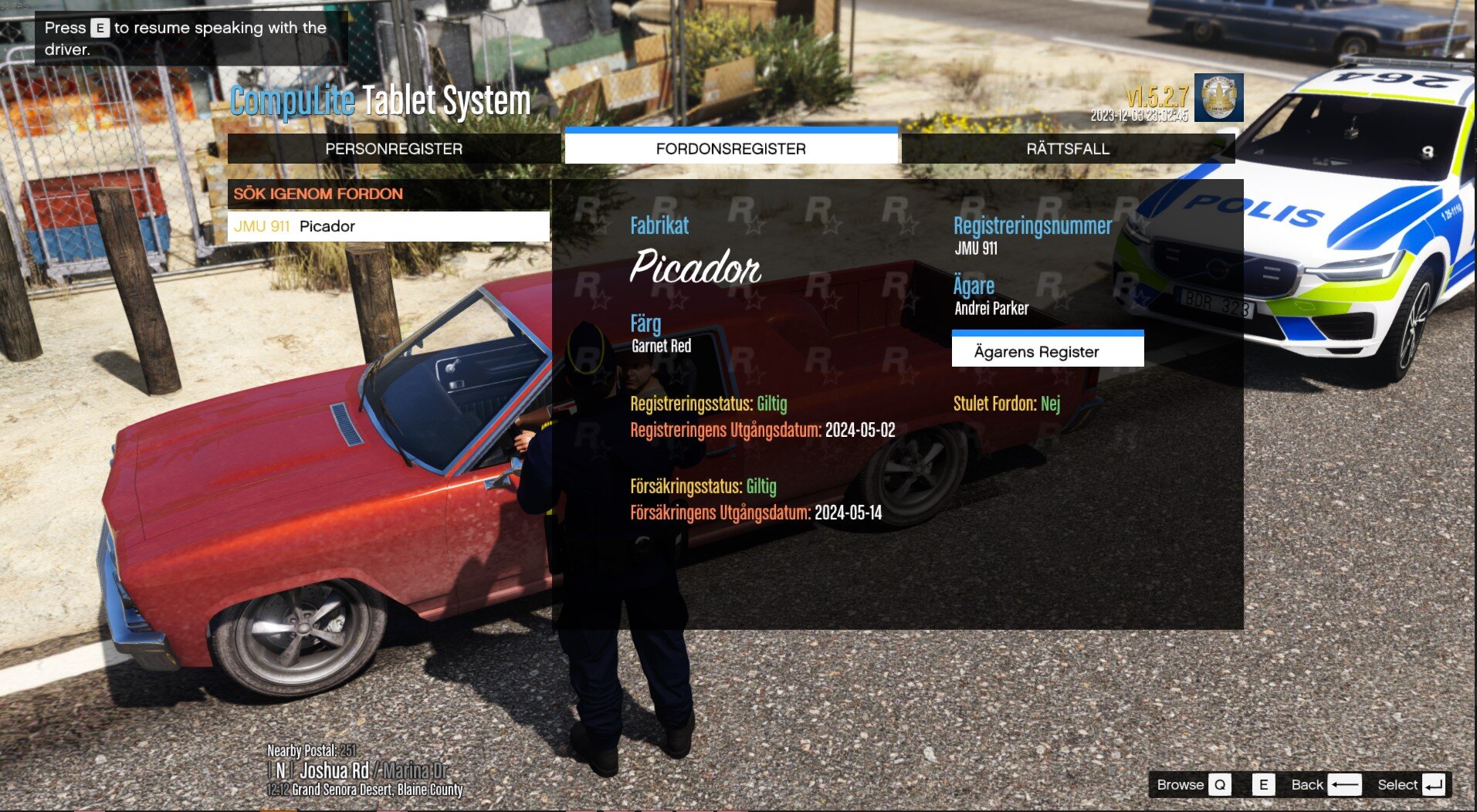Open the Rättsfall tab
1477x812 pixels.
click(1068, 149)
